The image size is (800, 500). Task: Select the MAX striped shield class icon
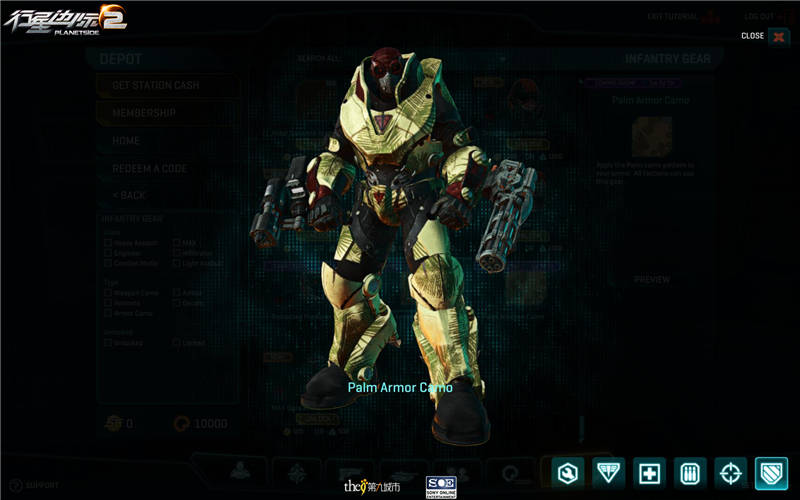(772, 472)
